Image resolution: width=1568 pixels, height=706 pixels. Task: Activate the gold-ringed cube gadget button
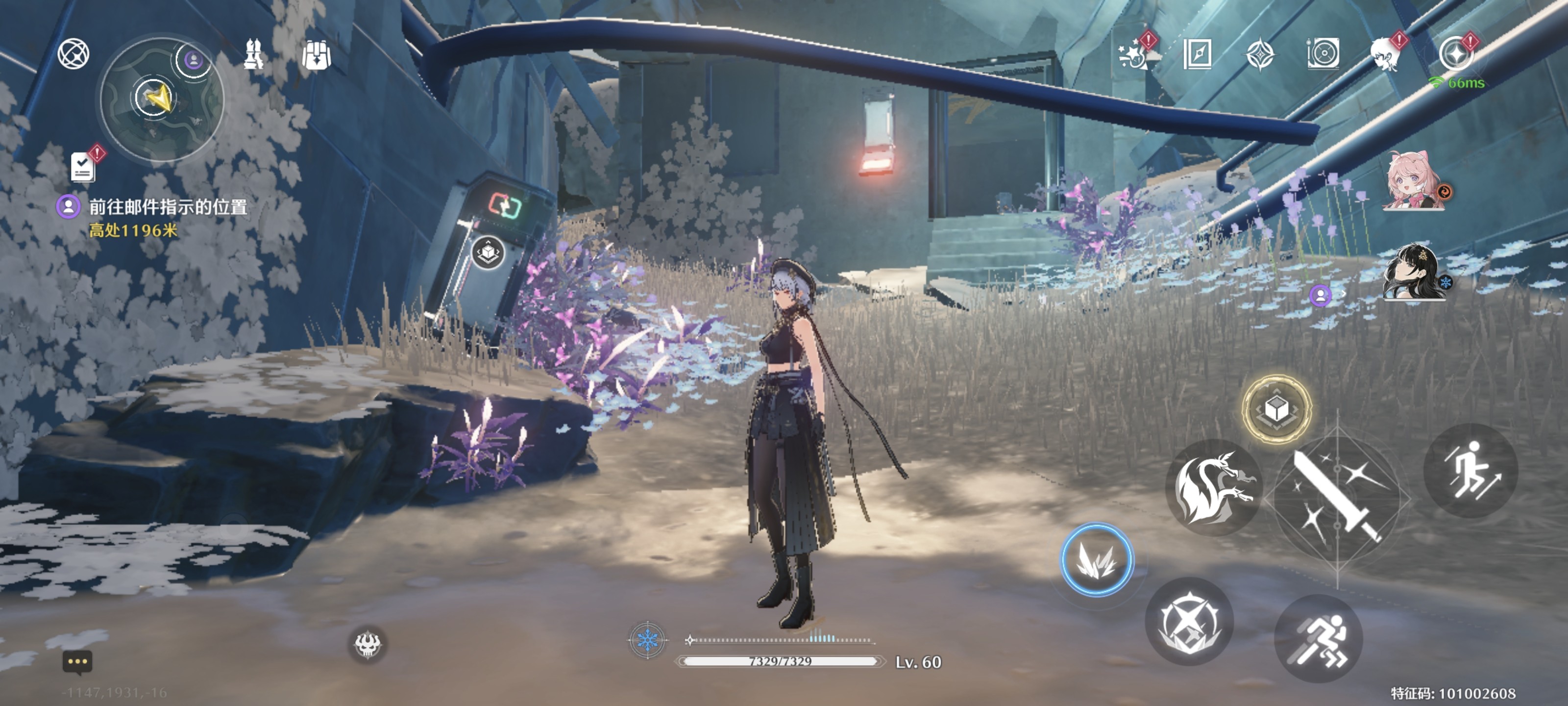(x=1276, y=409)
